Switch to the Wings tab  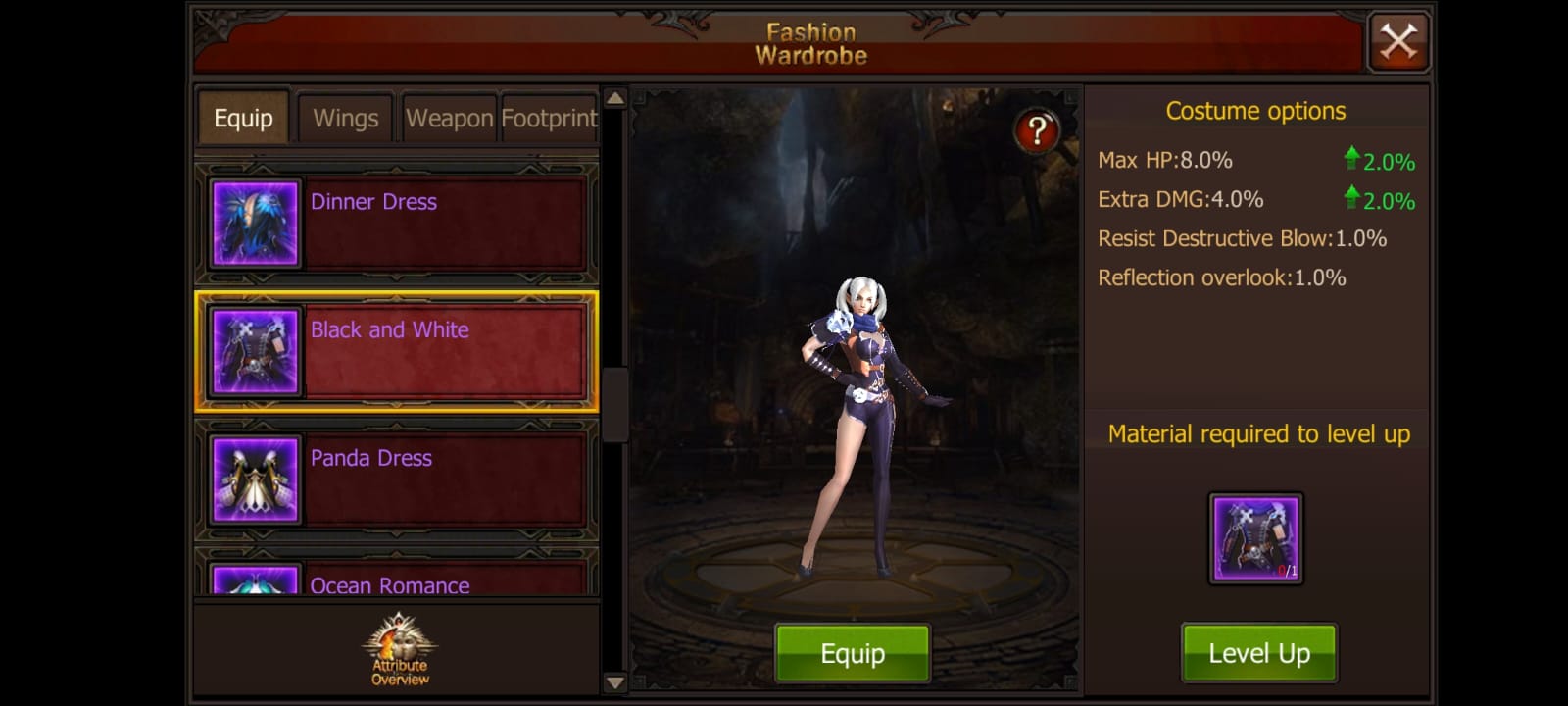[345, 118]
